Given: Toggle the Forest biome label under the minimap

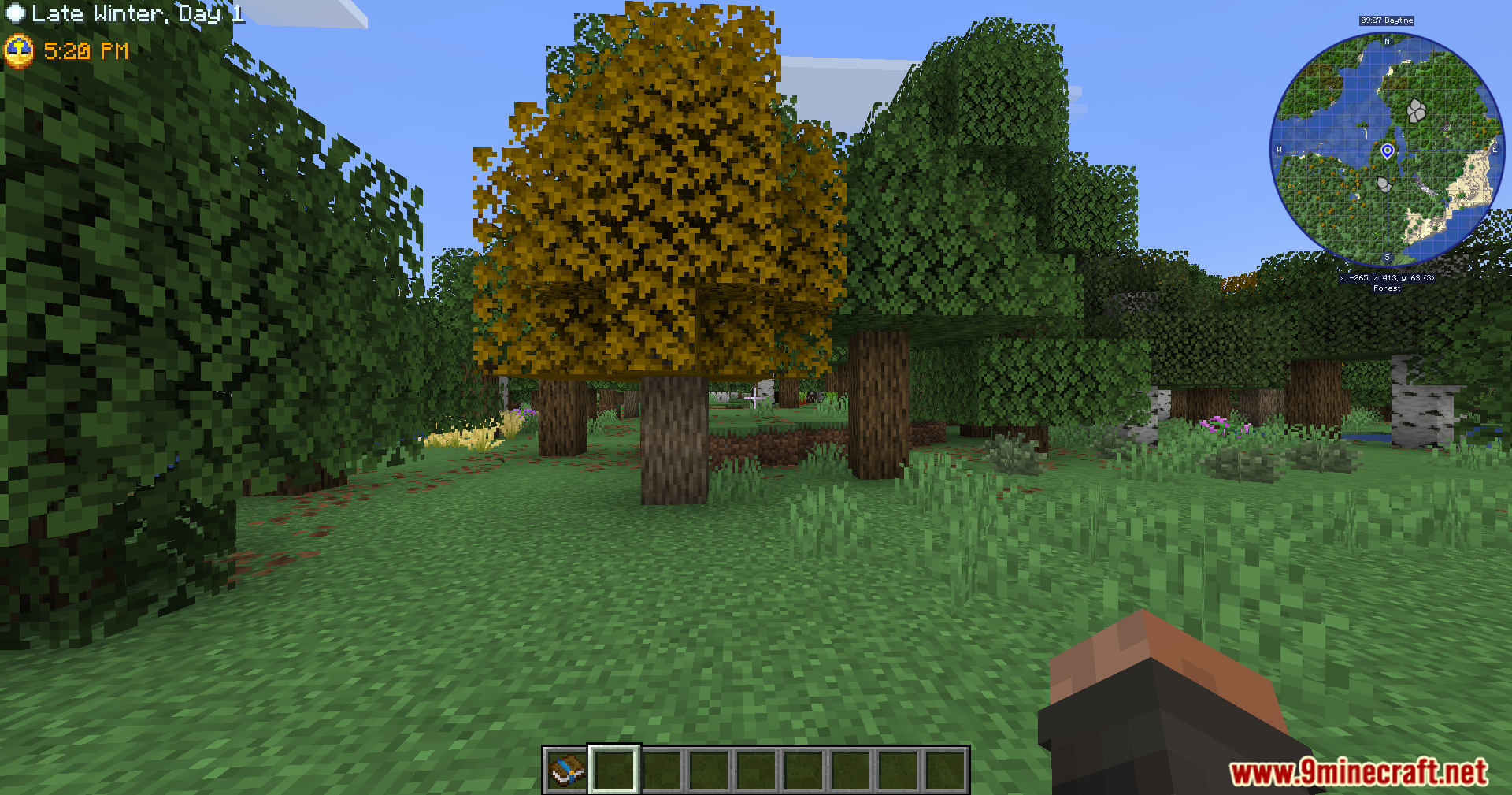Looking at the screenshot, I should point(1386,288).
